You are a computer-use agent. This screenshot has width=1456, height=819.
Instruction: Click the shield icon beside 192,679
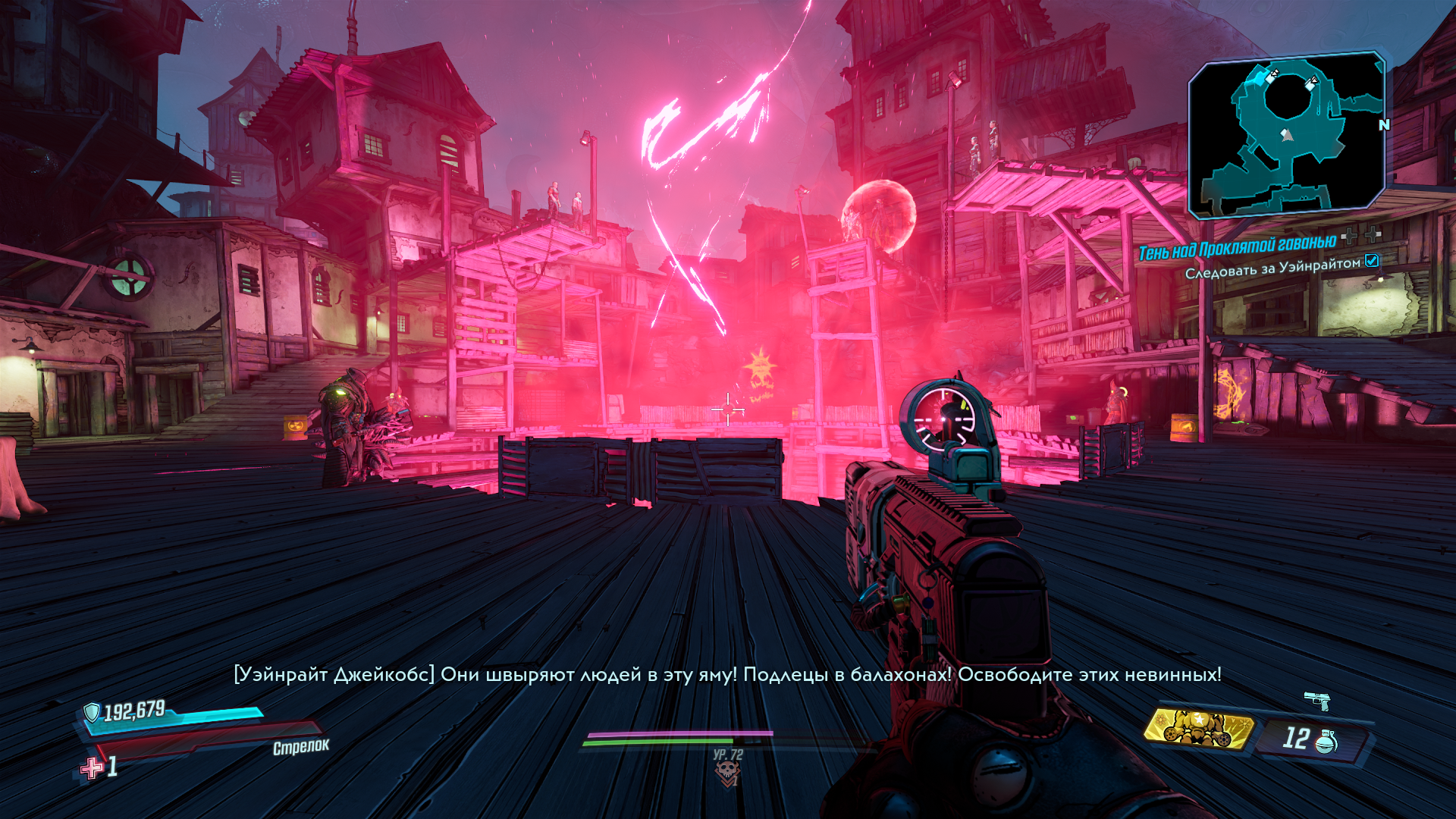click(x=92, y=712)
